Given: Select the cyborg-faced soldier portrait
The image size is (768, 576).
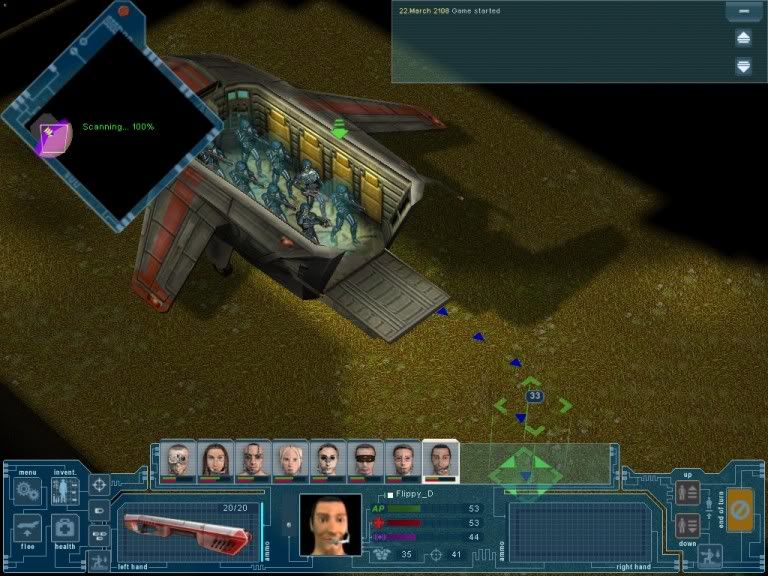Looking at the screenshot, I should click(179, 460).
